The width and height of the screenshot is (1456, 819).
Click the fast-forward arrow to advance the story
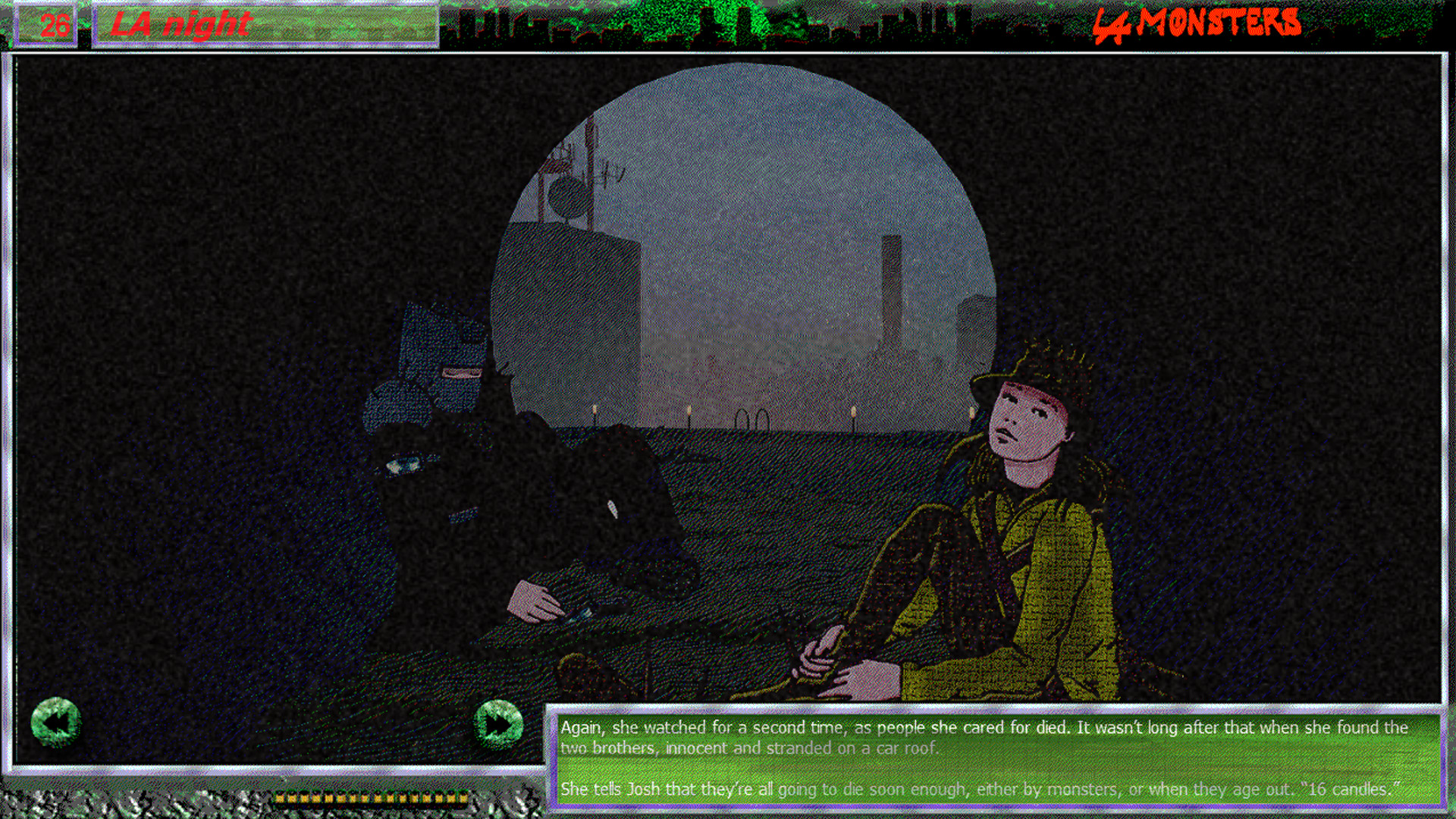[497, 722]
